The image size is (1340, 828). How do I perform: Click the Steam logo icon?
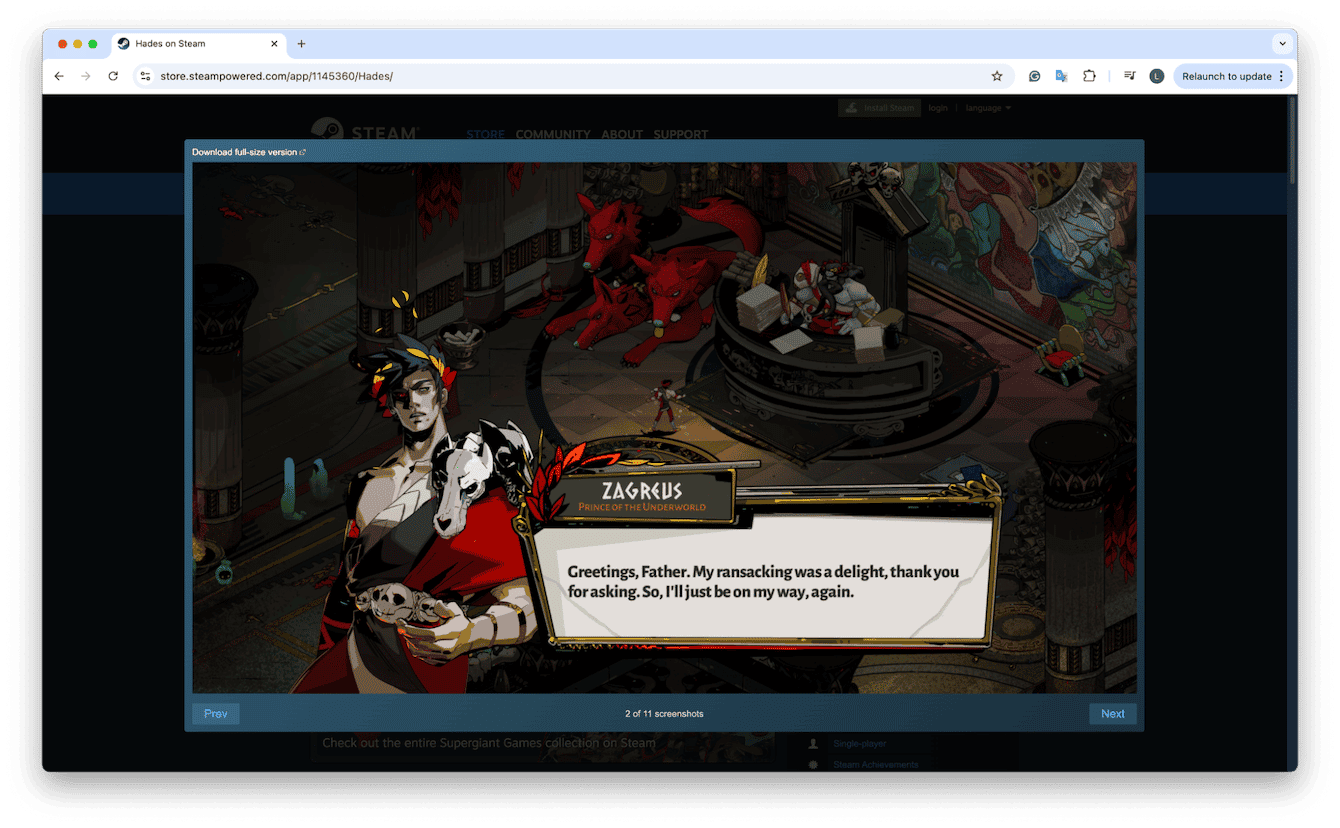coord(326,130)
